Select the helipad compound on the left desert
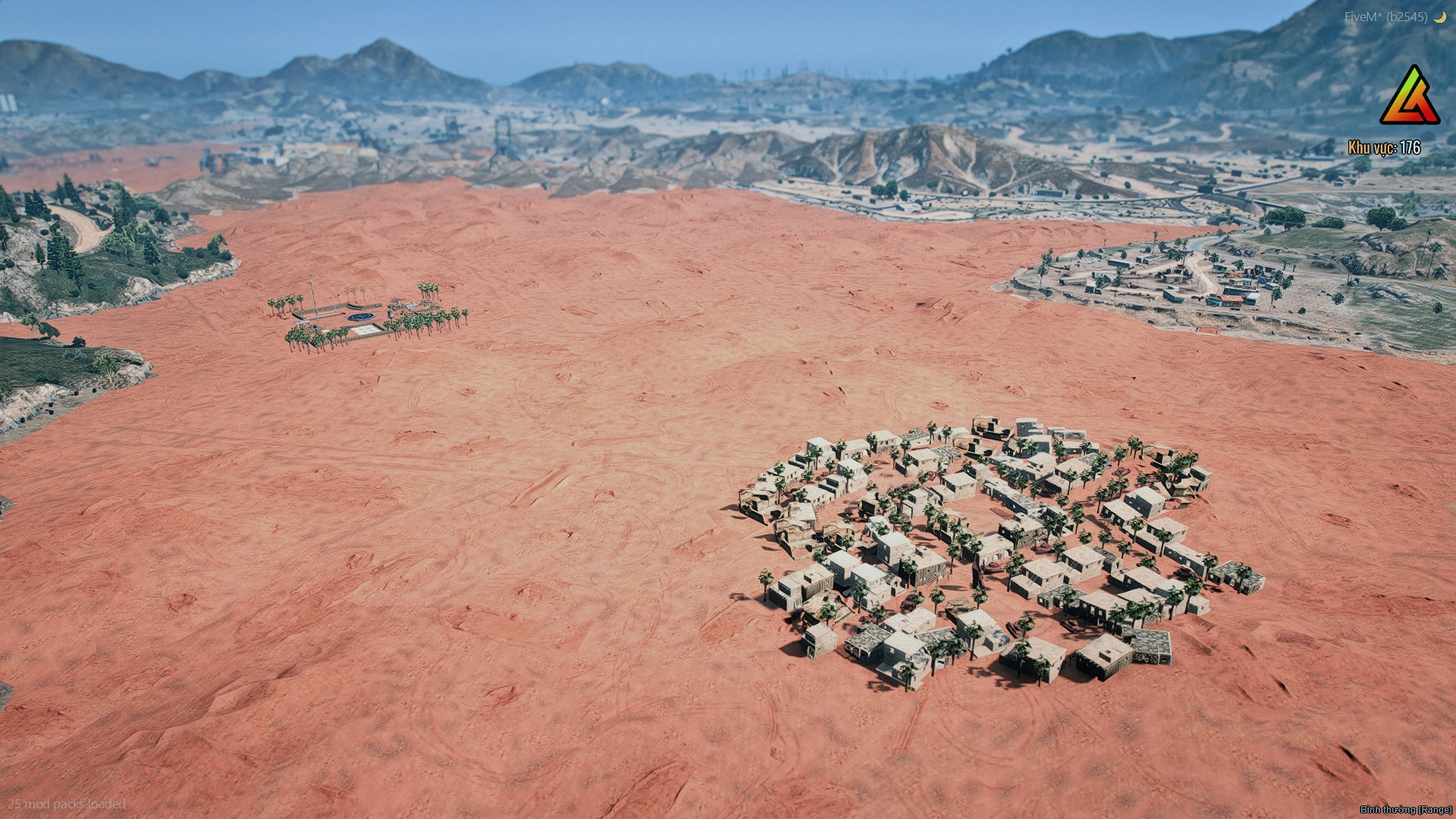This screenshot has width=1456, height=819. pos(364,315)
